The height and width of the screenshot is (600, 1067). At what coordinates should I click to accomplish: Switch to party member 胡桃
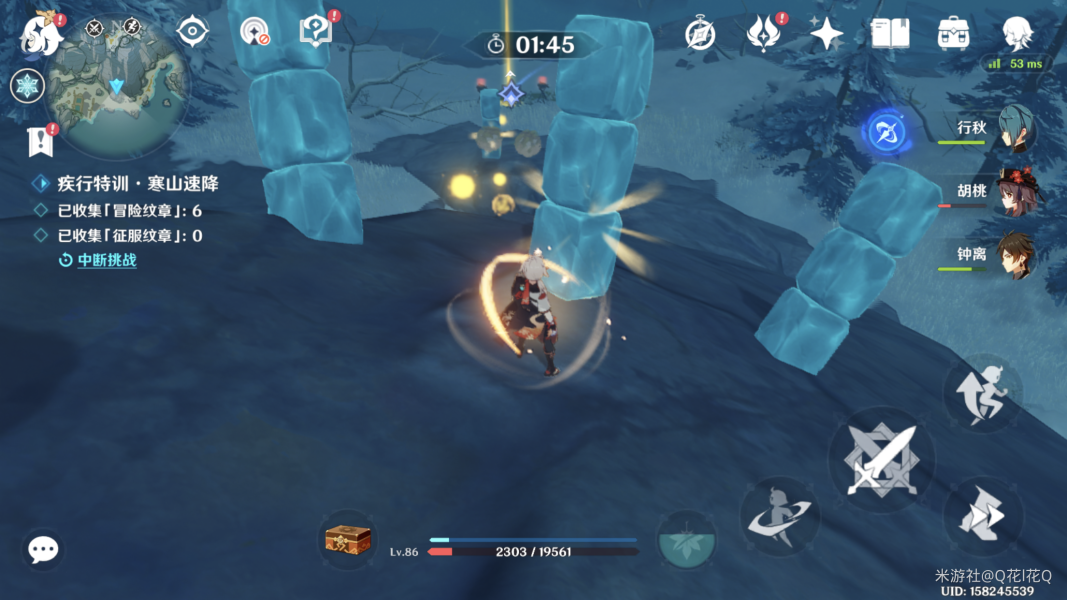pyautogui.click(x=1014, y=192)
